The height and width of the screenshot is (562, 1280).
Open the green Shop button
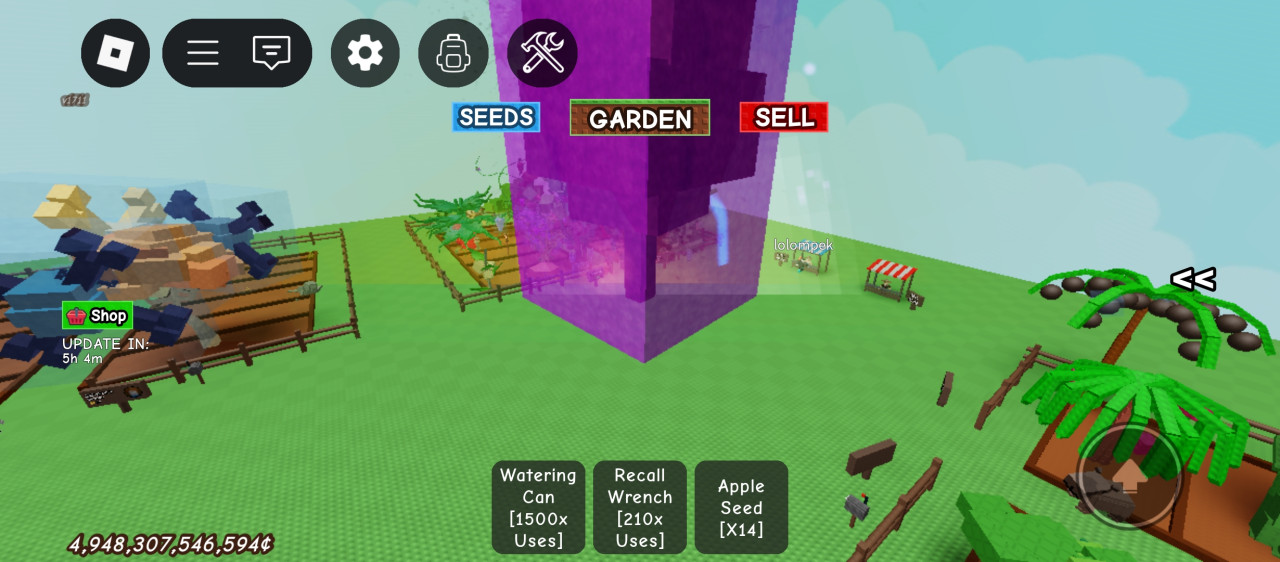[x=97, y=316]
